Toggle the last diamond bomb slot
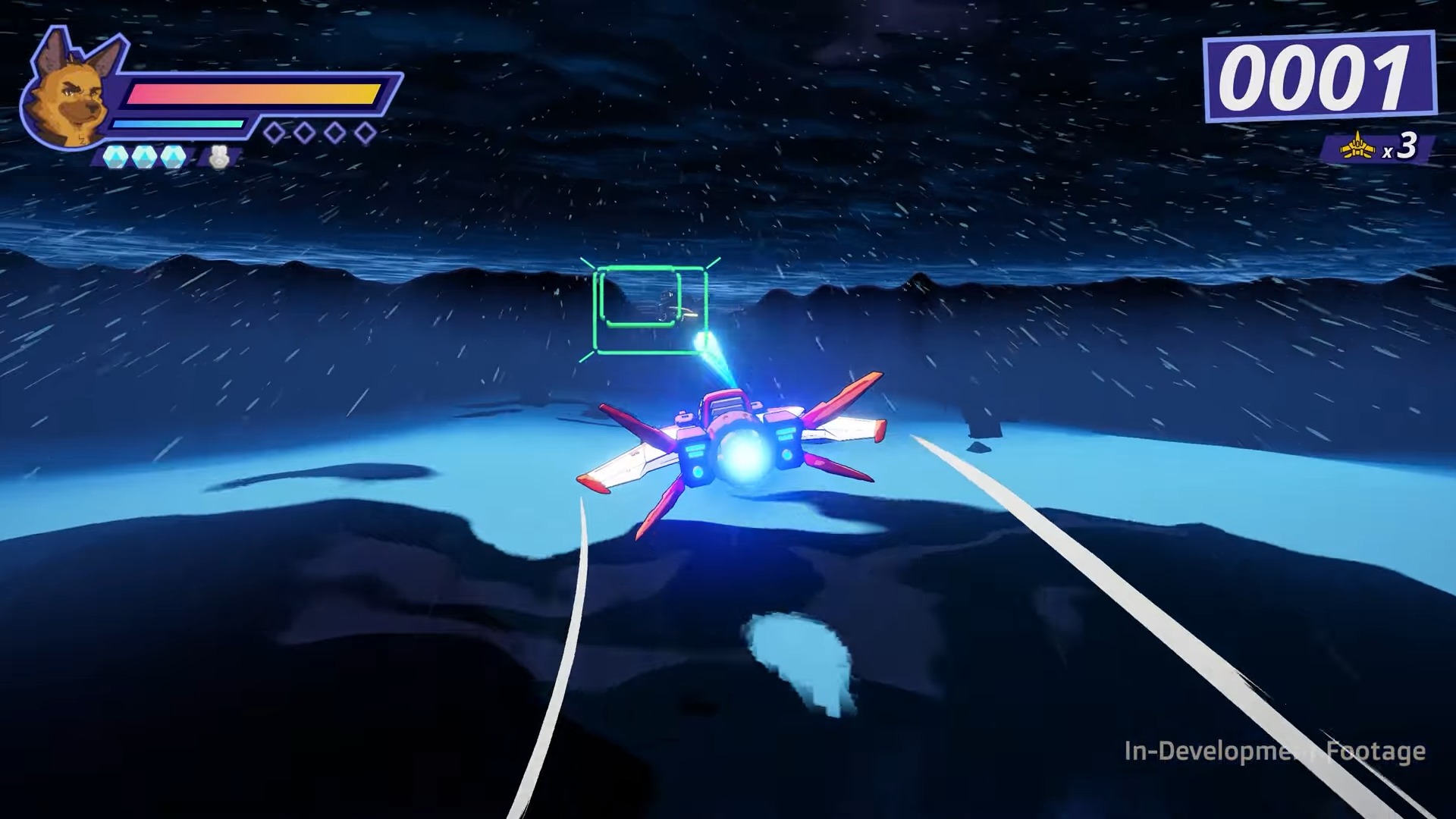Screen dimensions: 1456x819 (x=362, y=131)
